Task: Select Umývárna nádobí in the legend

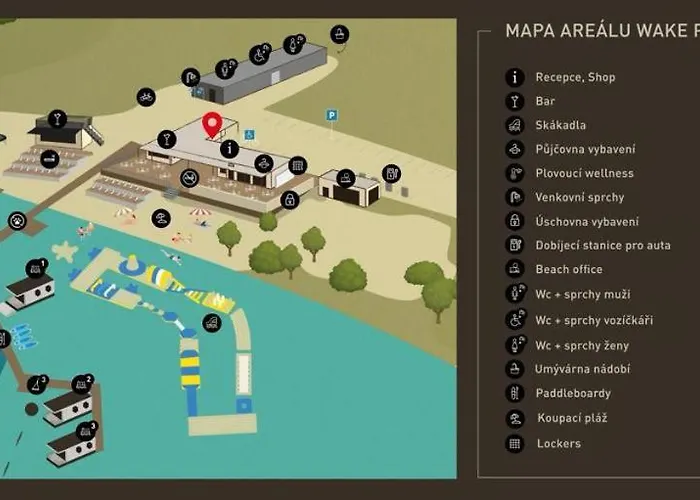Action: point(582,369)
